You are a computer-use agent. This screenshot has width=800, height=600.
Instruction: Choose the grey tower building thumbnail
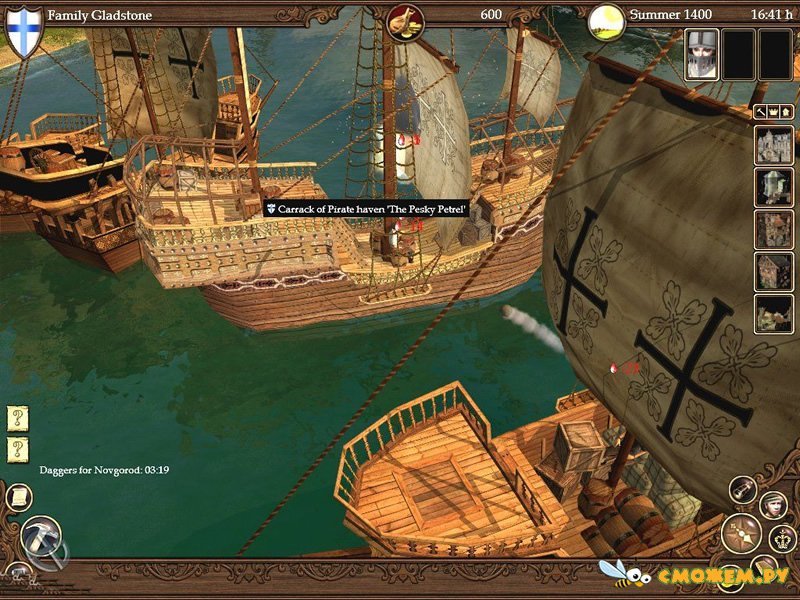pyautogui.click(x=773, y=187)
